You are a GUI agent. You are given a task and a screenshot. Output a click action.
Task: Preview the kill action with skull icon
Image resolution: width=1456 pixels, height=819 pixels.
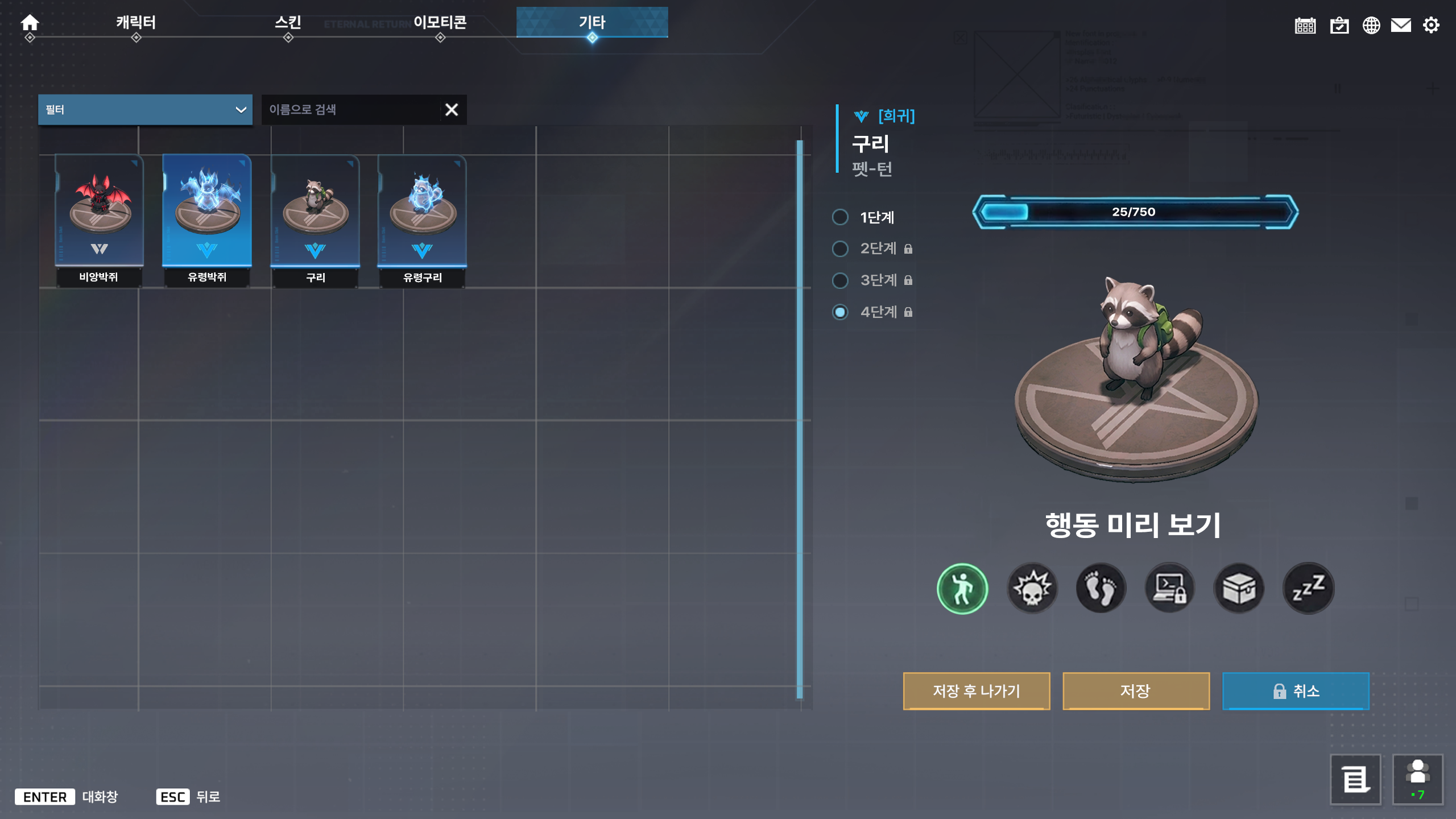(1032, 588)
